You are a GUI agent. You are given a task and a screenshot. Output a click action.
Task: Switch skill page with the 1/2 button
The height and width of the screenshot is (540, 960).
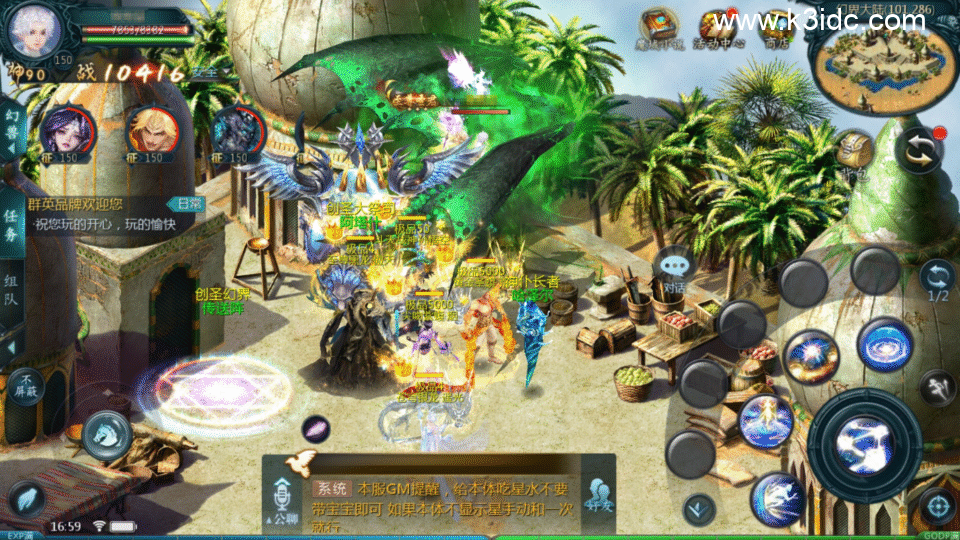(x=938, y=281)
